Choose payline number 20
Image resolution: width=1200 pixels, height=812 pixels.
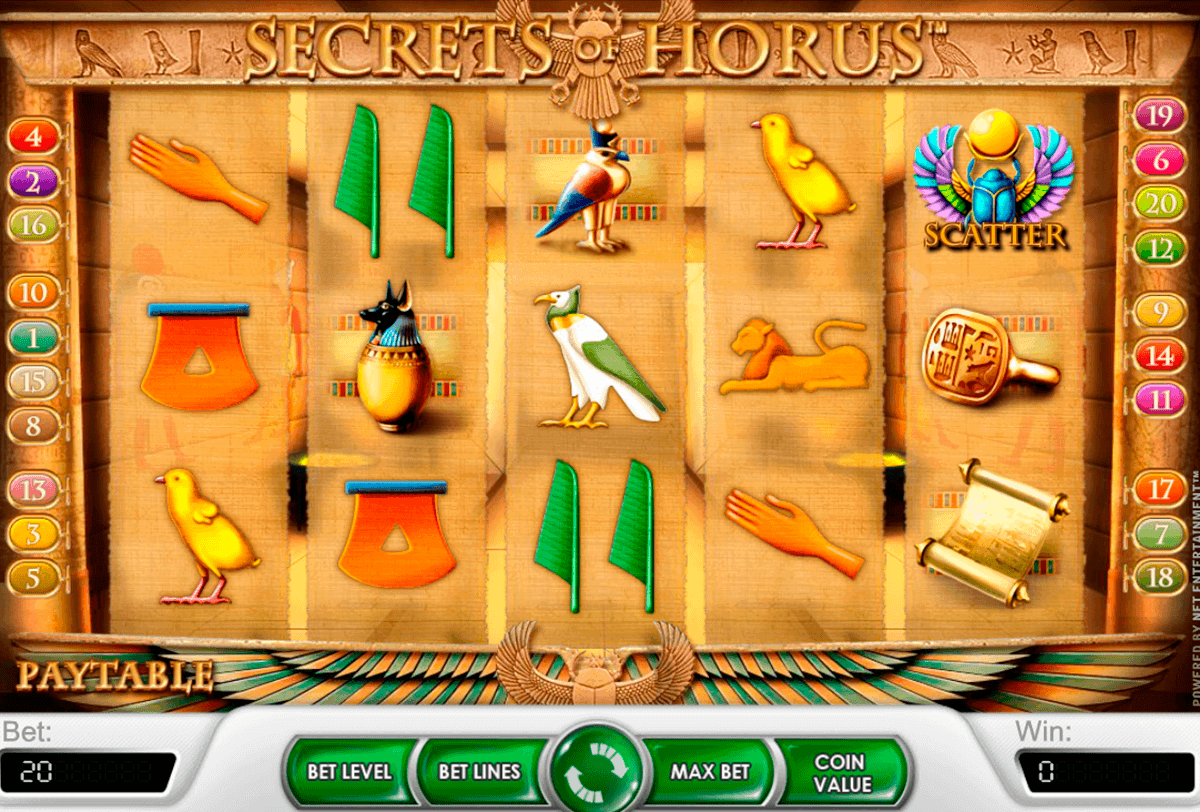click(x=1159, y=204)
